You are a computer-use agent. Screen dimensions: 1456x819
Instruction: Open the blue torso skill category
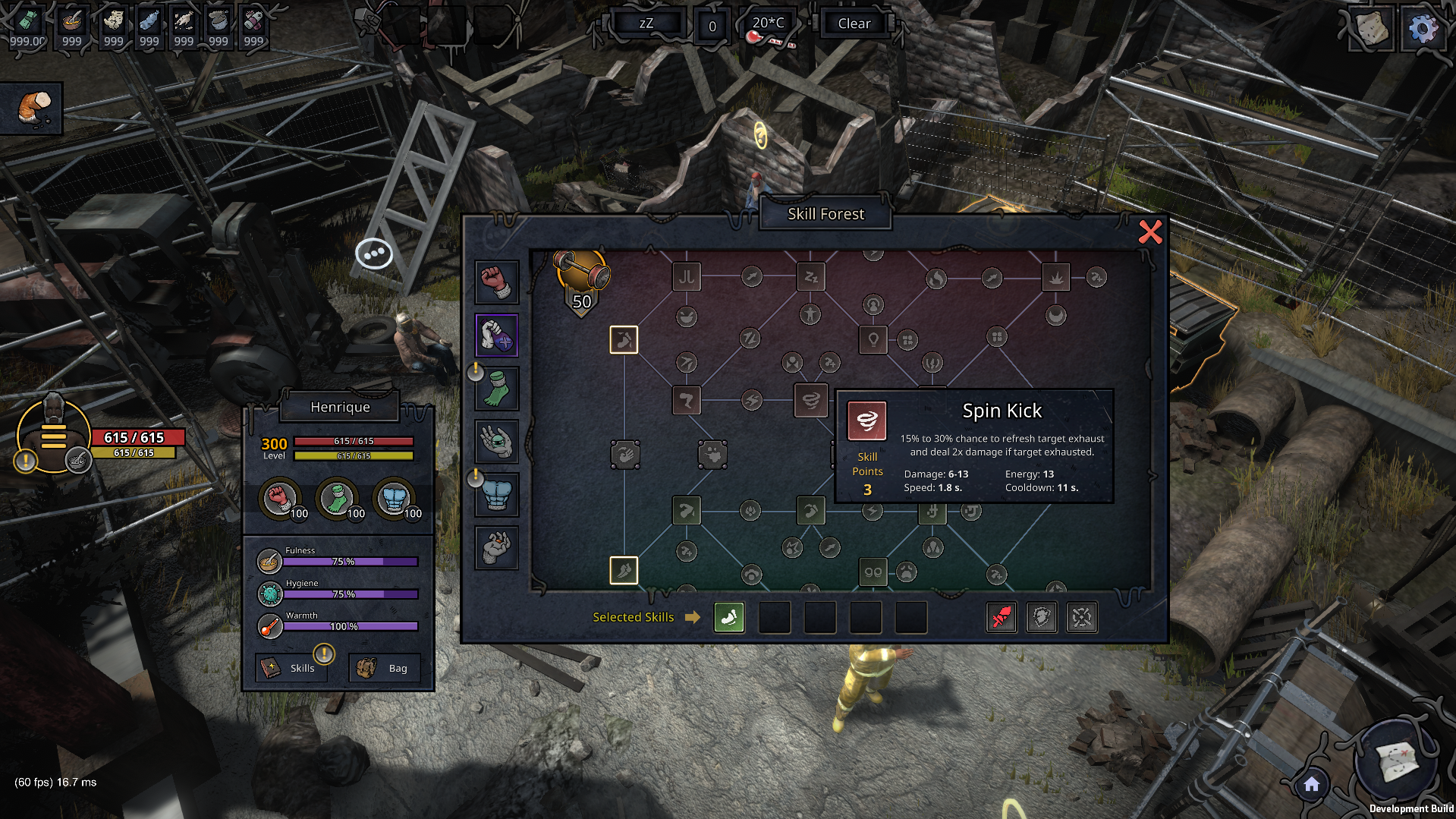tap(496, 495)
